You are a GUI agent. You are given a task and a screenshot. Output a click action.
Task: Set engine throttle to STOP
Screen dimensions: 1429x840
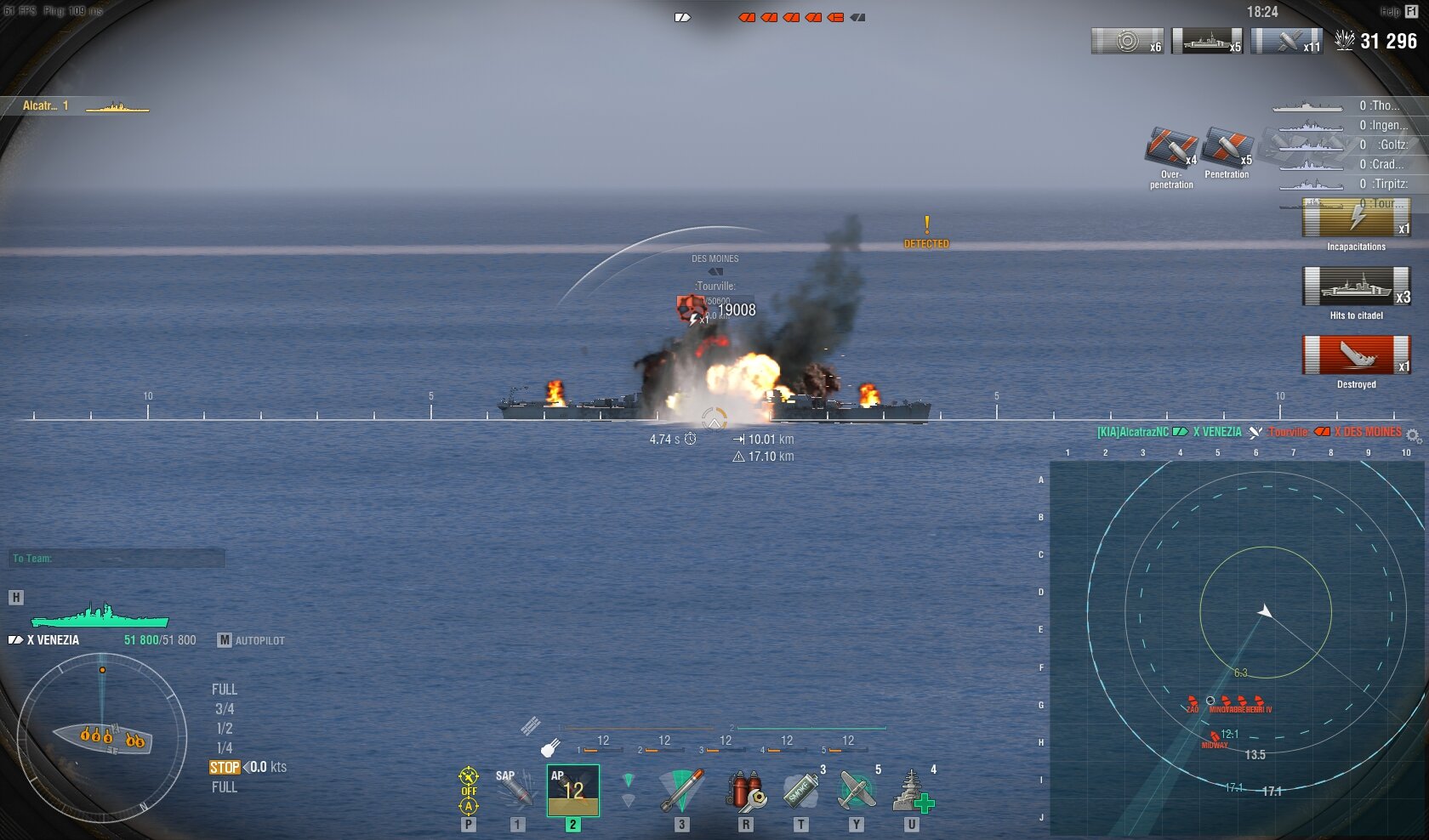(x=225, y=767)
